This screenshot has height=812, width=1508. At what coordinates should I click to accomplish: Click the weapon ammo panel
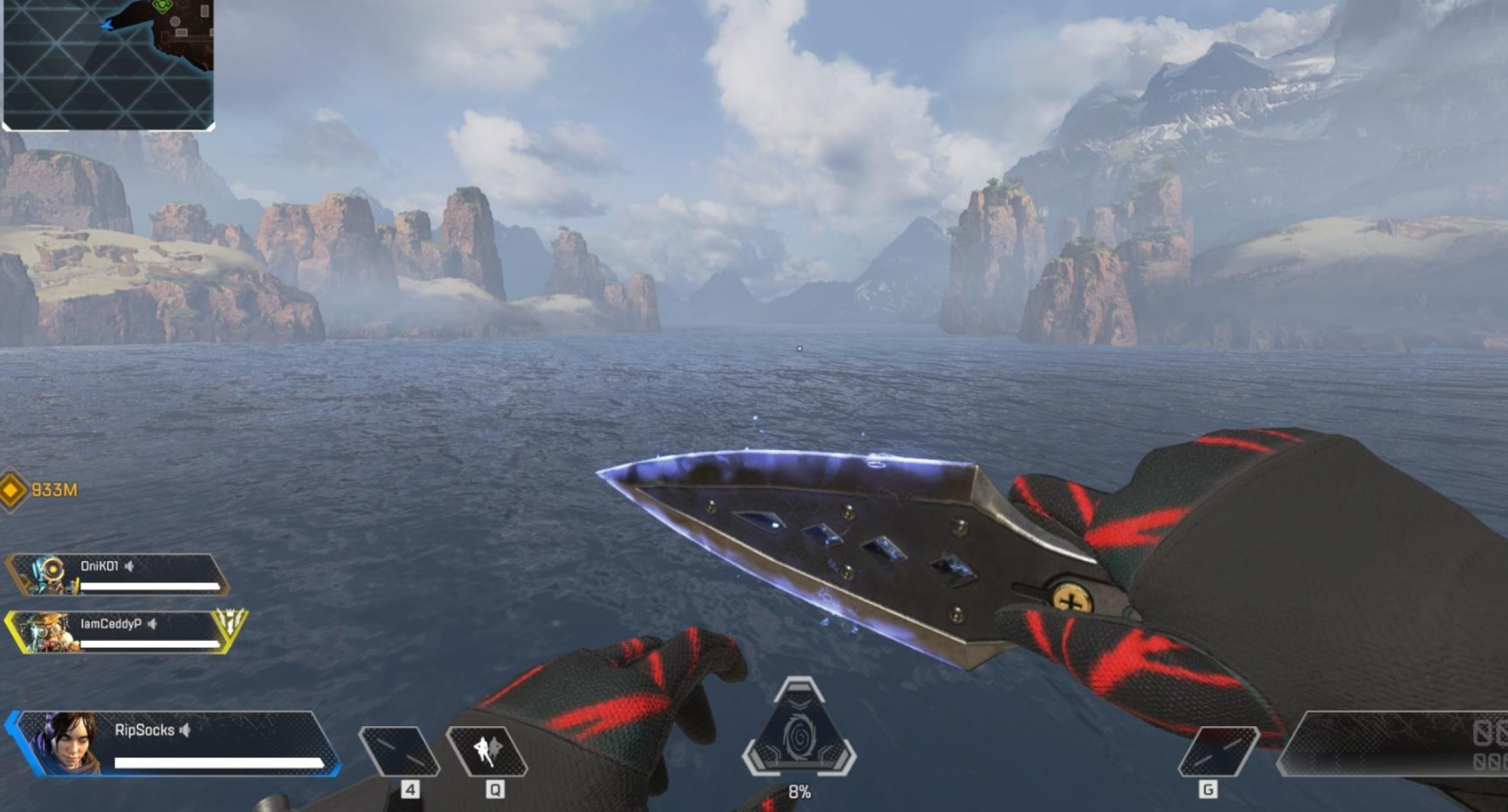(1395, 744)
